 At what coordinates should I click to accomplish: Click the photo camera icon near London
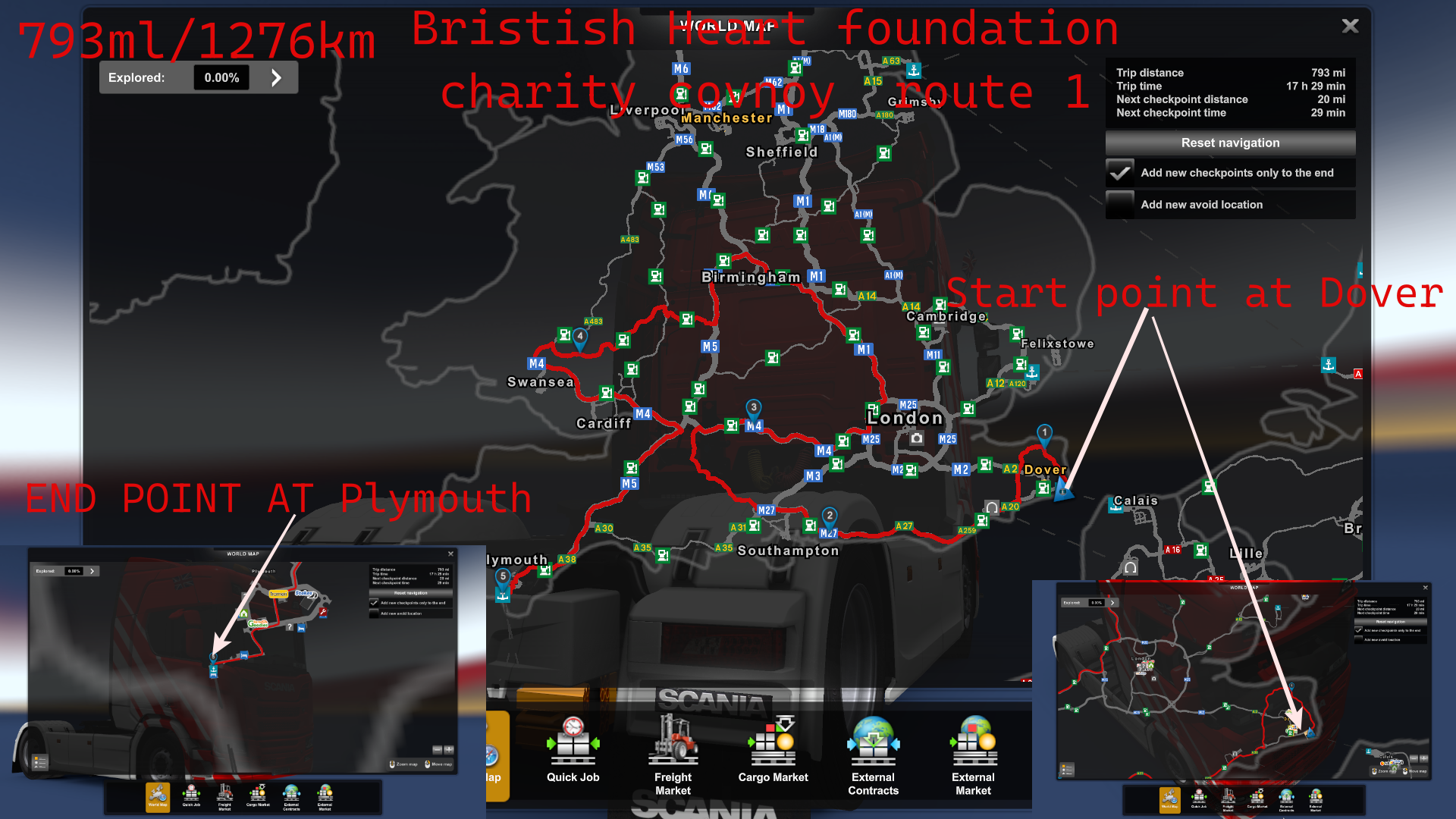(918, 438)
